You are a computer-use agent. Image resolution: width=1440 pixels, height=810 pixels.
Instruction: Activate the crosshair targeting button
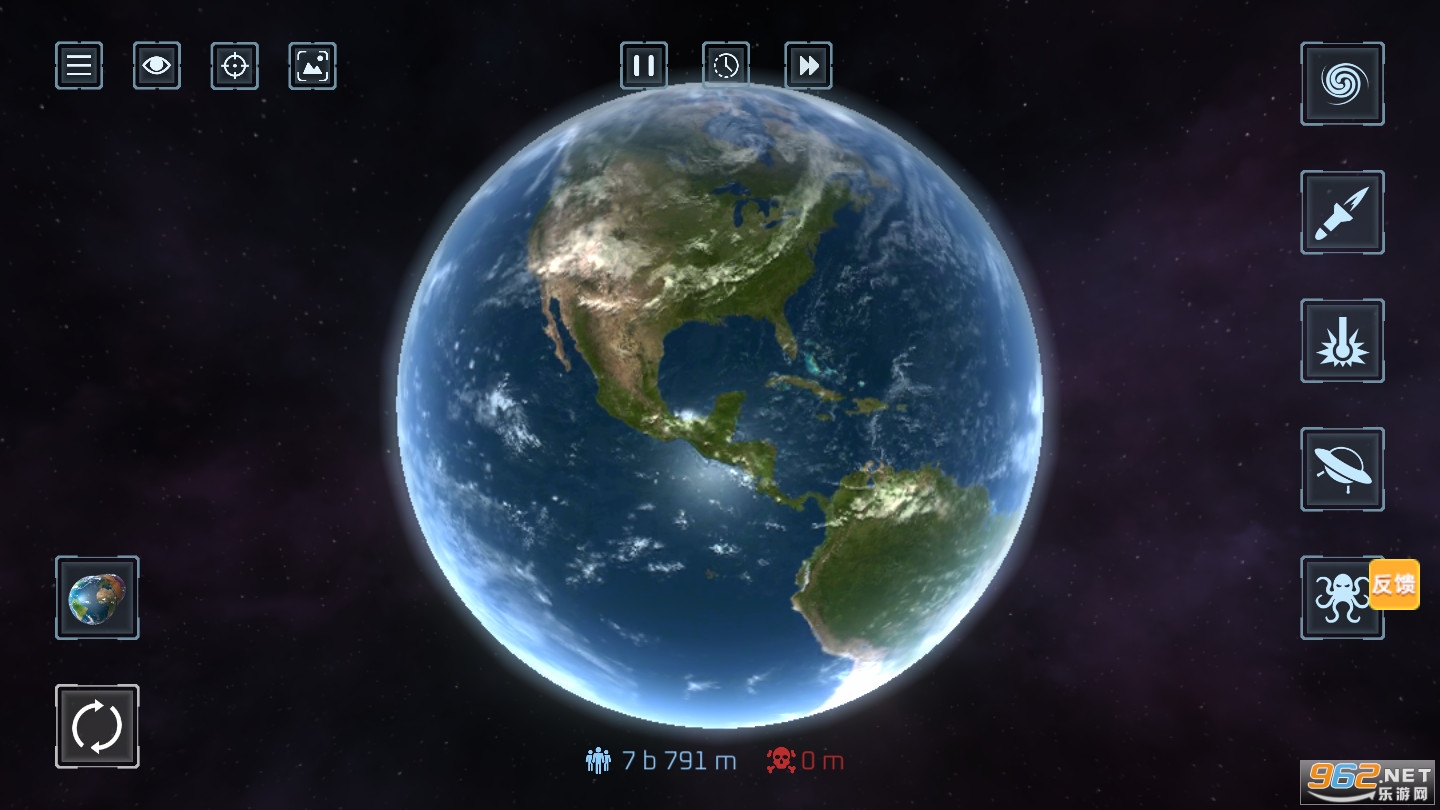click(235, 66)
